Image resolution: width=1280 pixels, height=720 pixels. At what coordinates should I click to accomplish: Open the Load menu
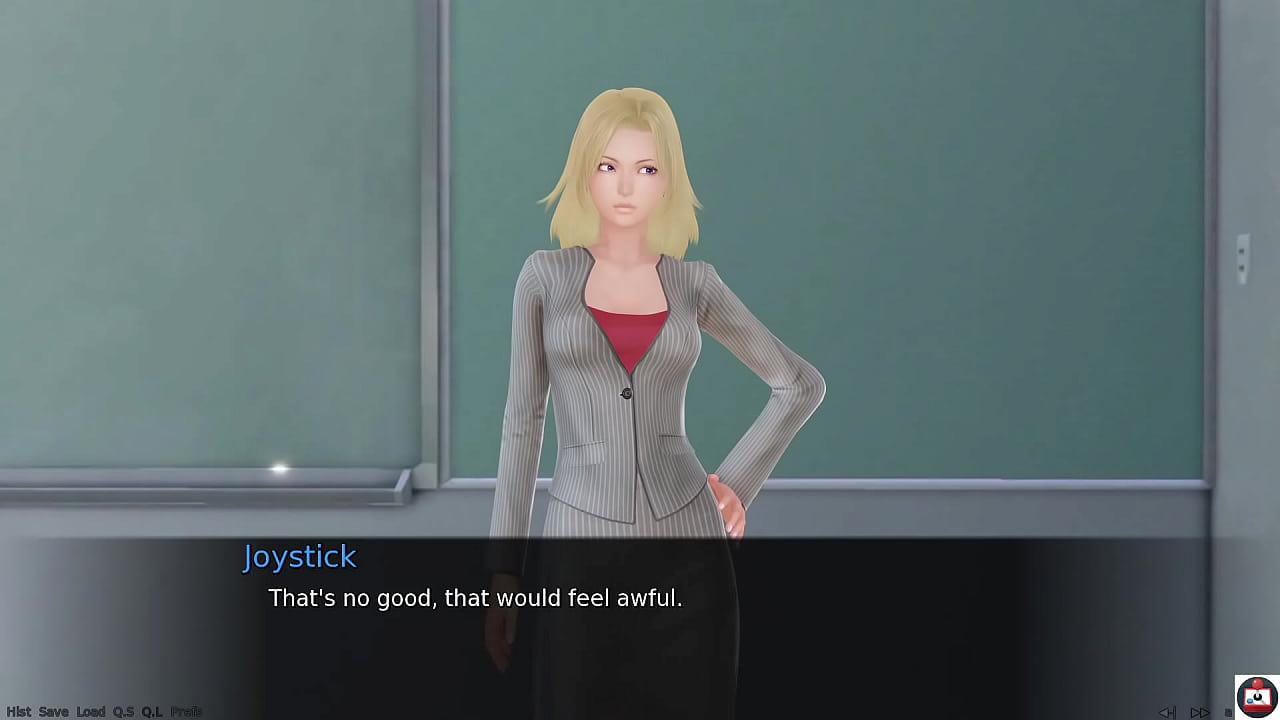90,712
